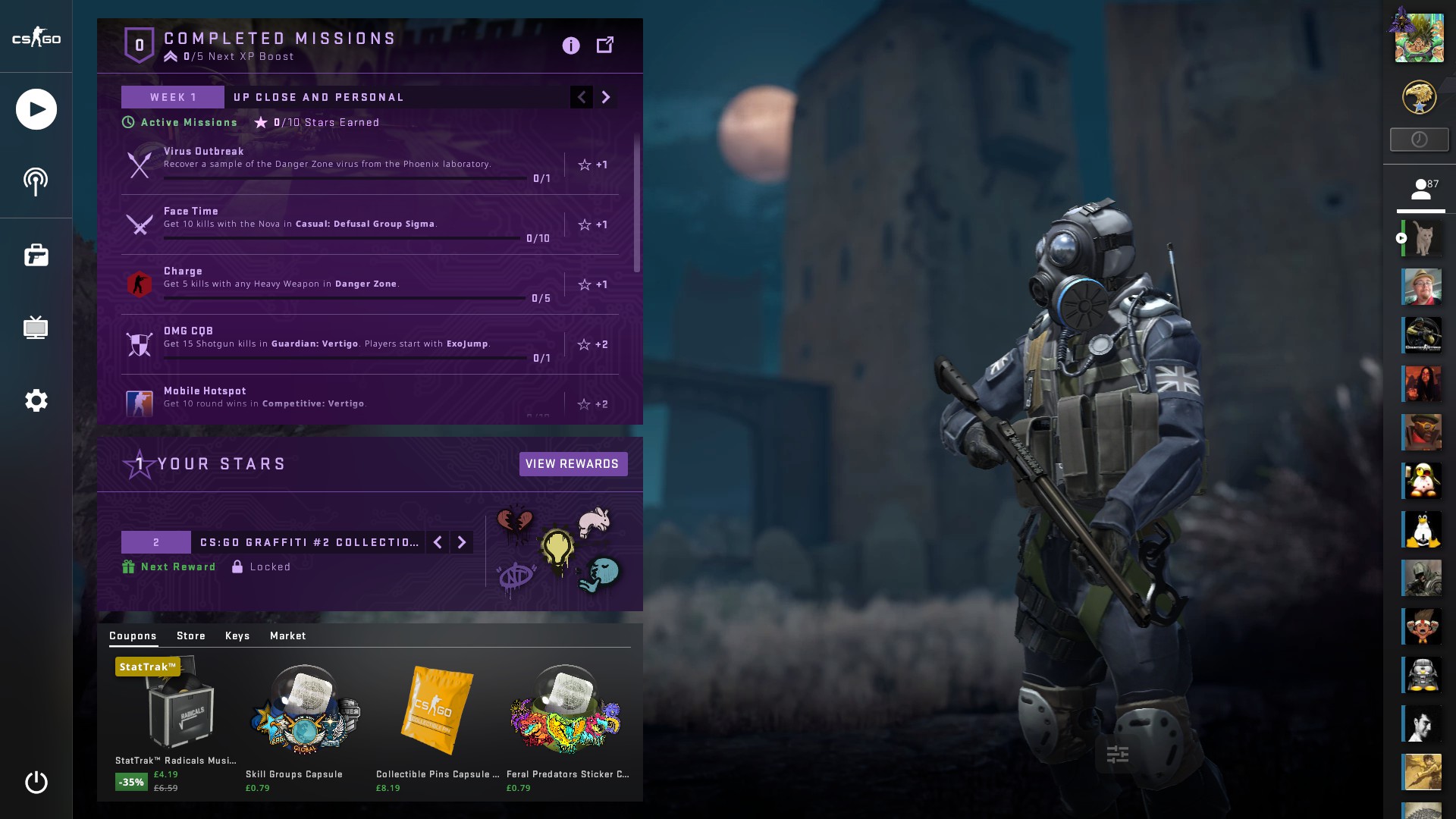Select the Face Time mission row
Viewport: 1456px width, 819px height.
[341, 224]
